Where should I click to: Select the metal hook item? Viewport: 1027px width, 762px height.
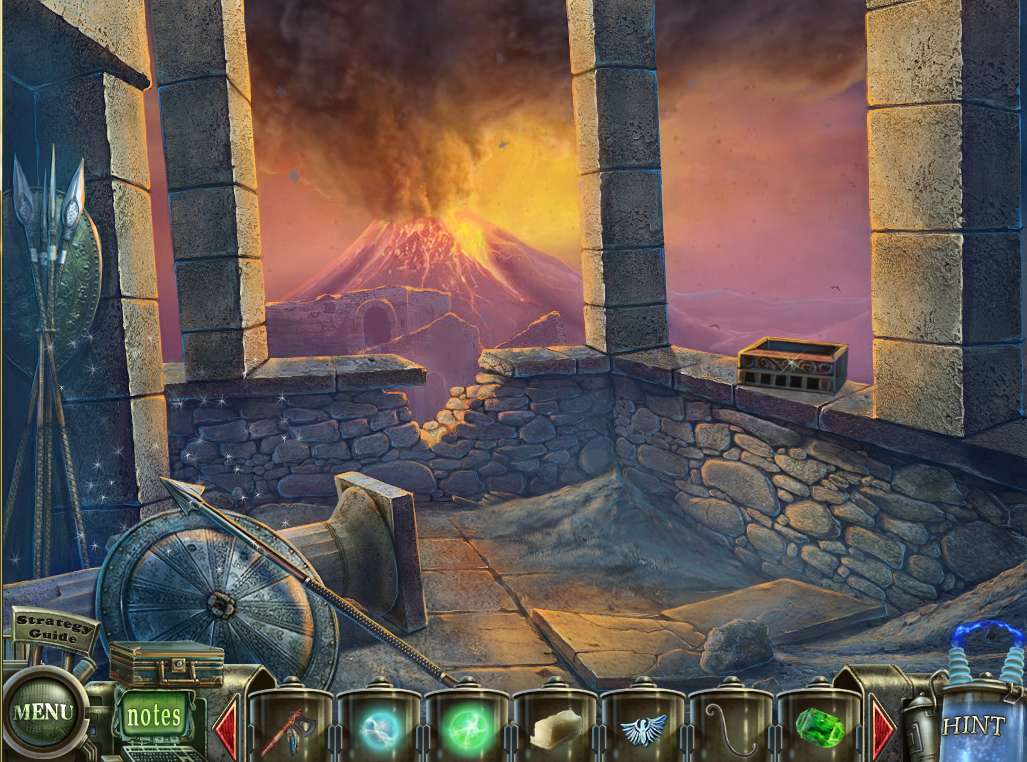(x=731, y=727)
